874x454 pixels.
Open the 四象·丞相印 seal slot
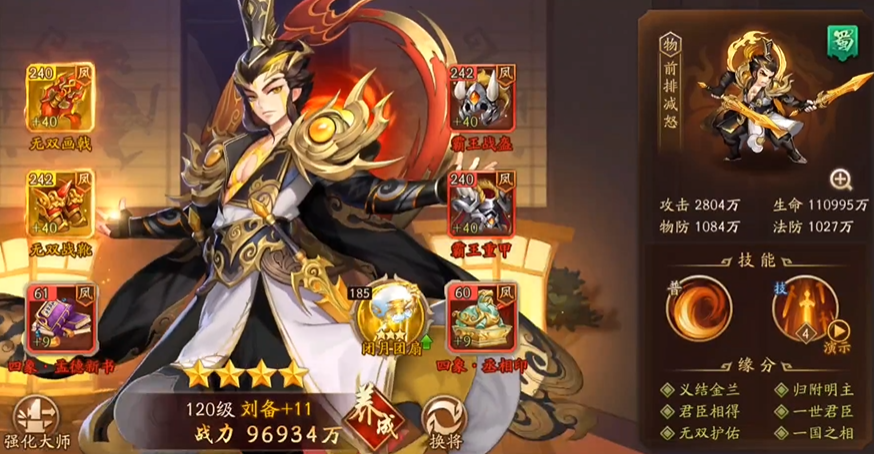(x=482, y=312)
